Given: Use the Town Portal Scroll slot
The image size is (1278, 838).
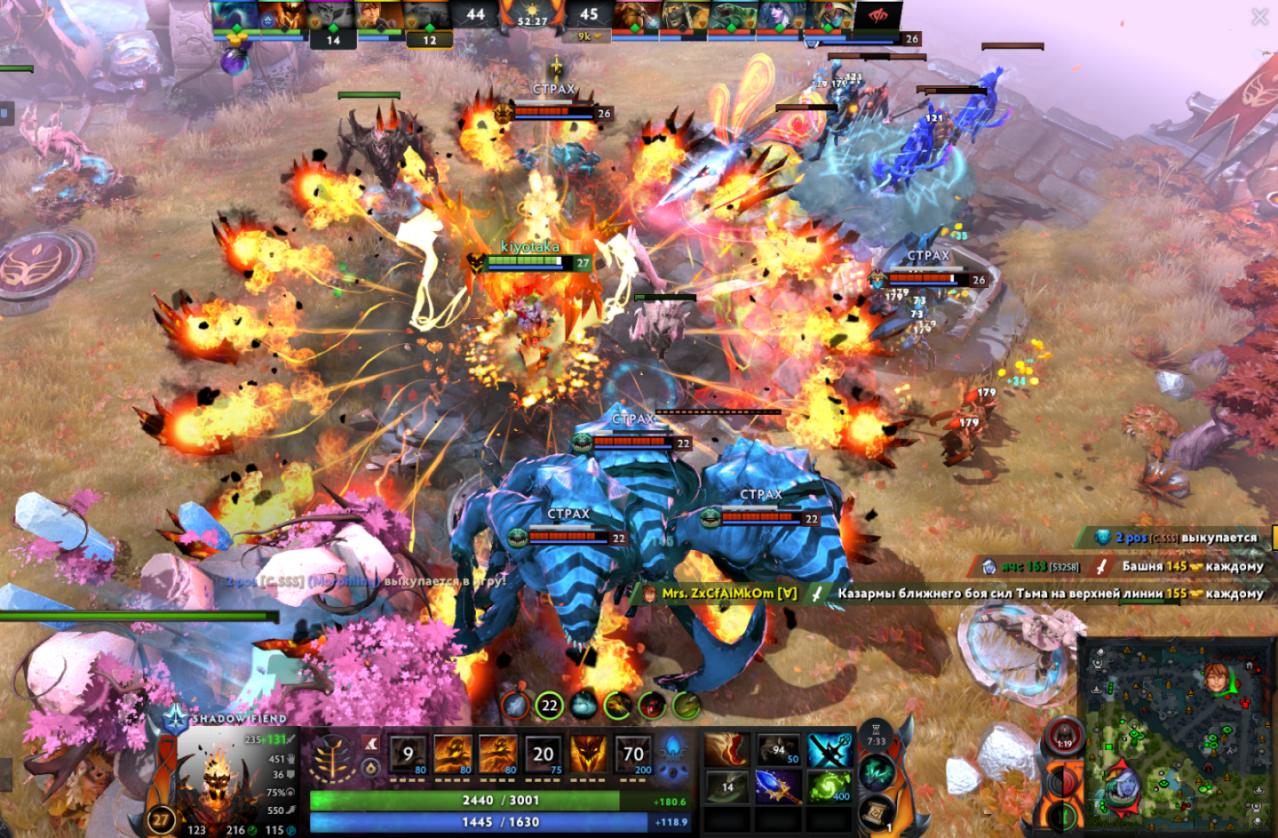Looking at the screenshot, I should pyautogui.click(x=876, y=812).
